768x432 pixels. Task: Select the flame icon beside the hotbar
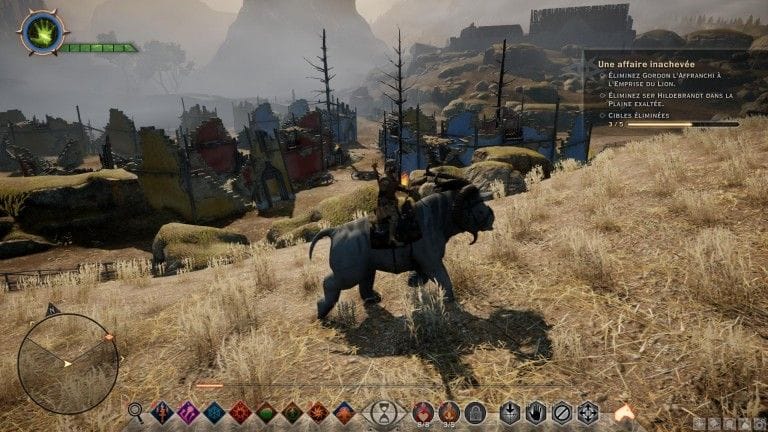[624, 411]
